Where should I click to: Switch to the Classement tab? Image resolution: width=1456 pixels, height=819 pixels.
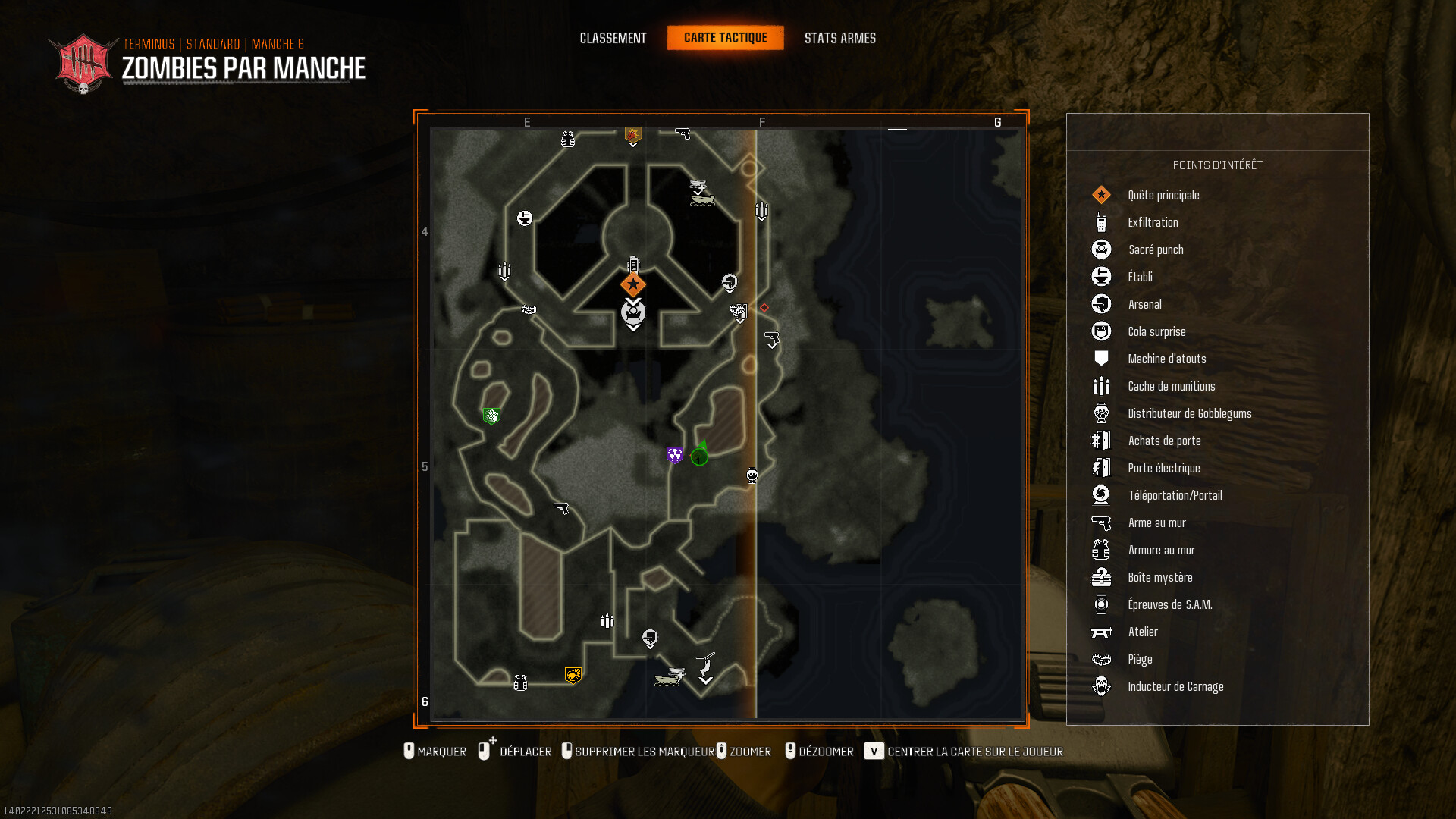coord(613,37)
